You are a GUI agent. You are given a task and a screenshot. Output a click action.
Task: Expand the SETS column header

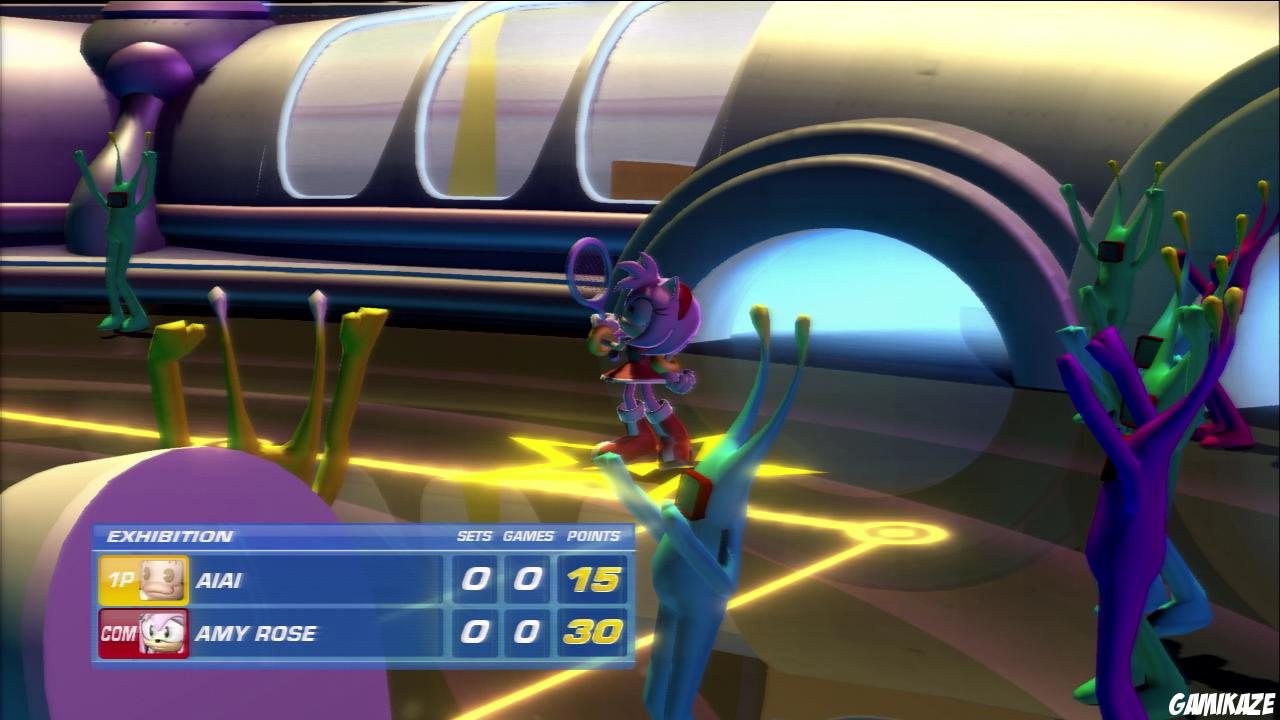(477, 535)
